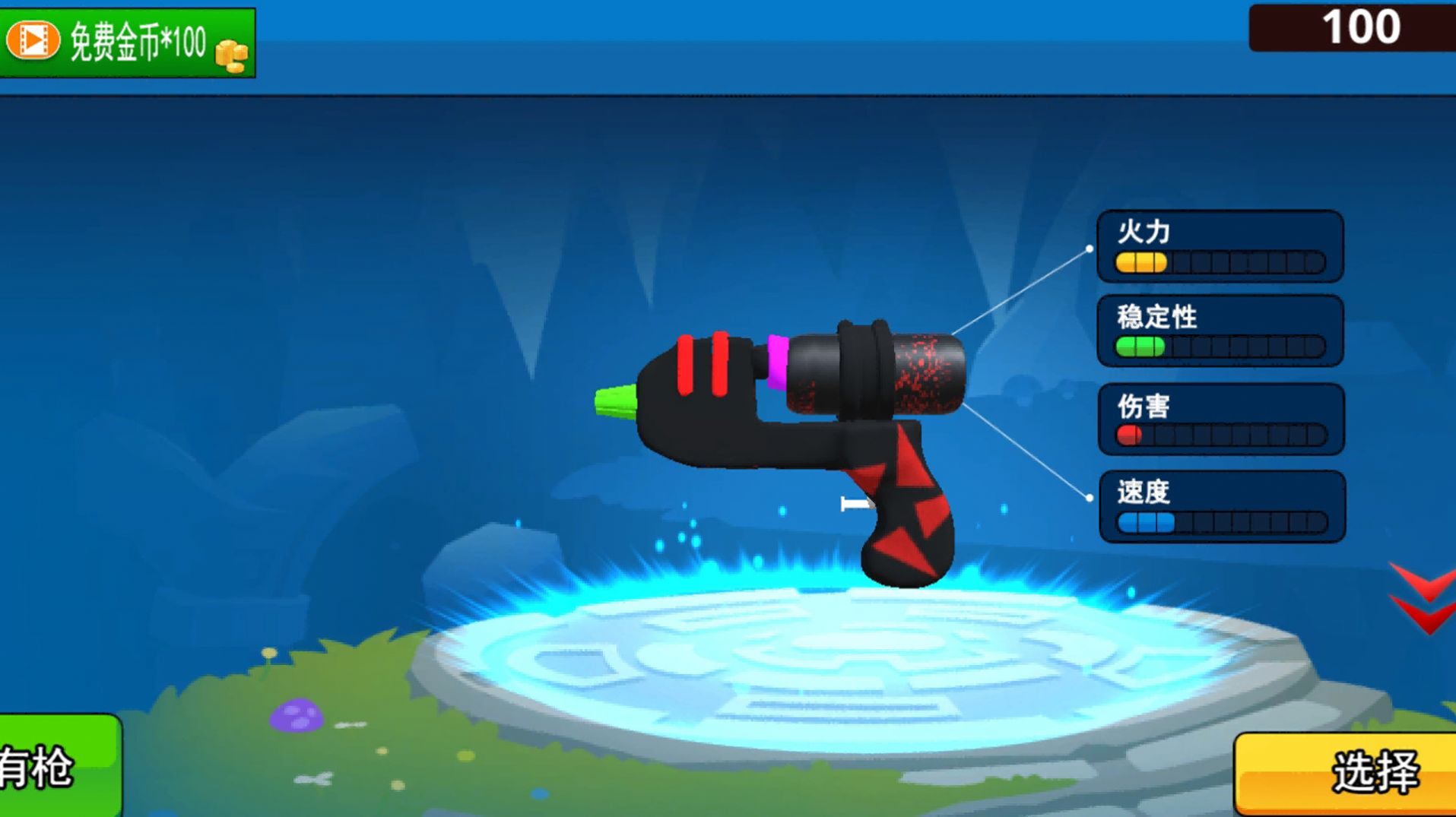Confirm the gun with the yellow 选择 button

(x=1346, y=773)
